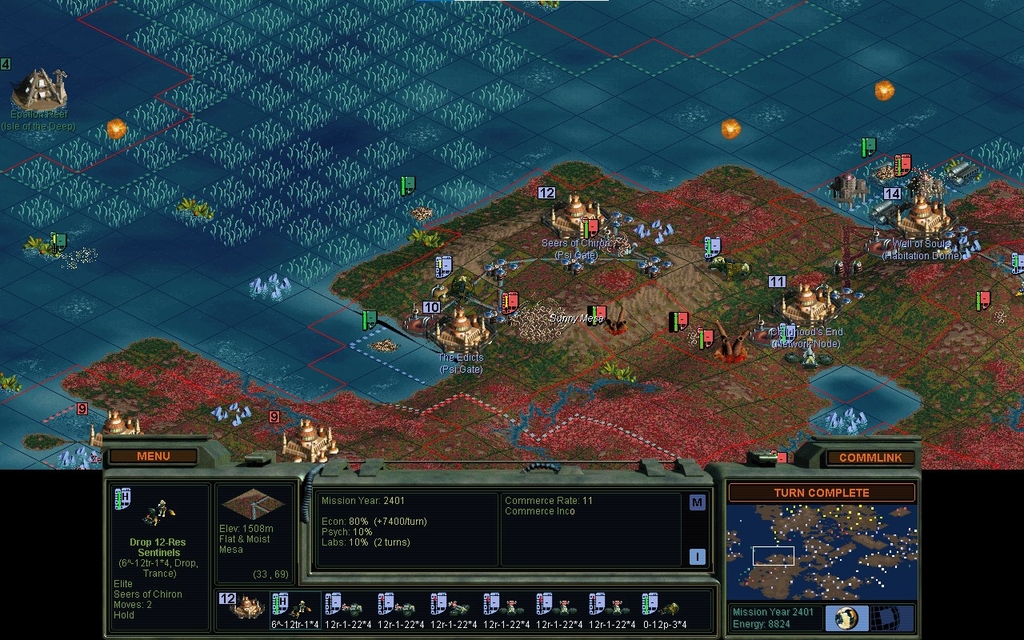Click on the world minimap
Image resolution: width=1024 pixels, height=640 pixels.
(821, 551)
